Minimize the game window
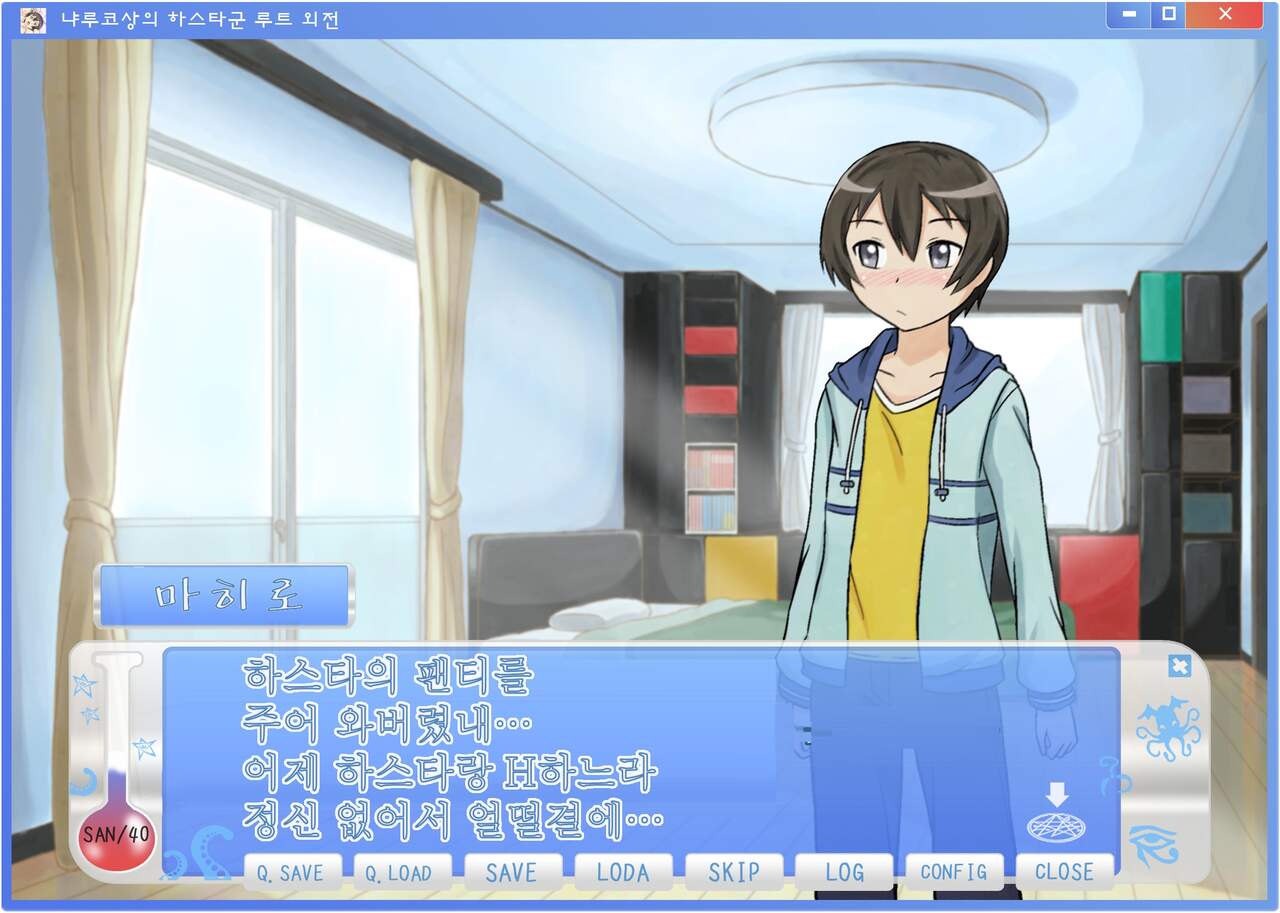 (x=1128, y=15)
